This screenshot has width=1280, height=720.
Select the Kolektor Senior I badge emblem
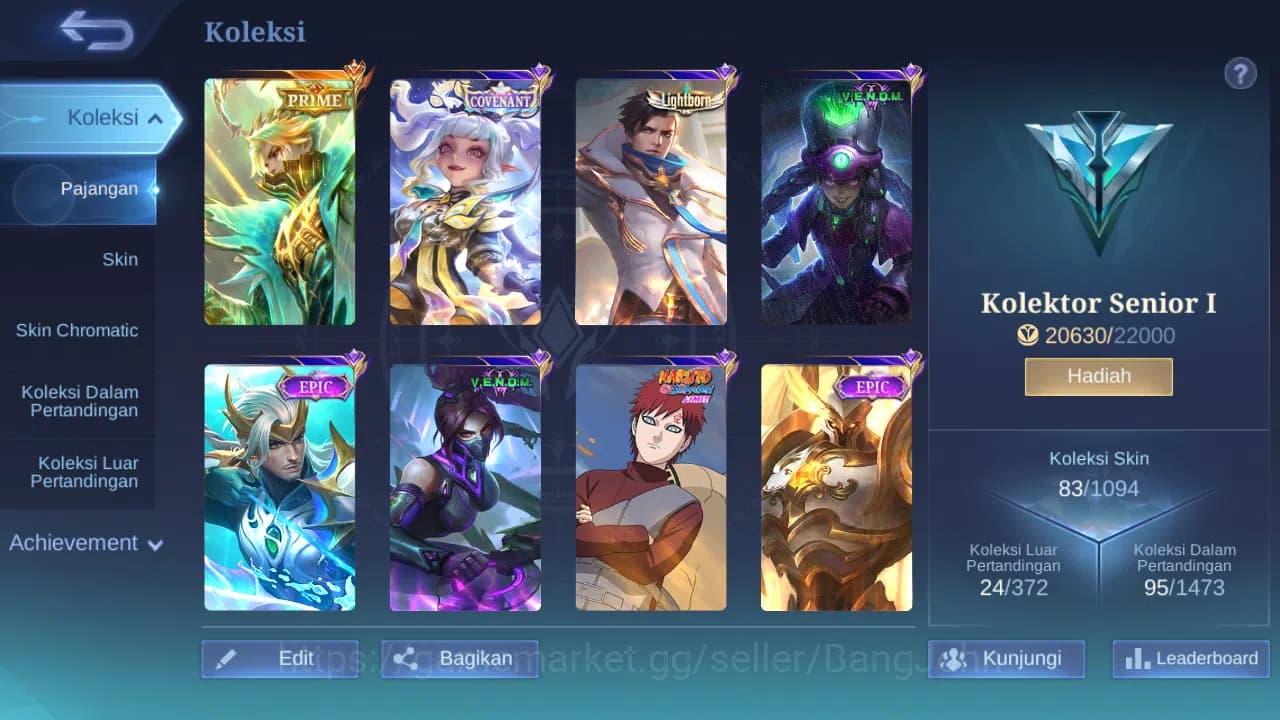[x=1098, y=180]
